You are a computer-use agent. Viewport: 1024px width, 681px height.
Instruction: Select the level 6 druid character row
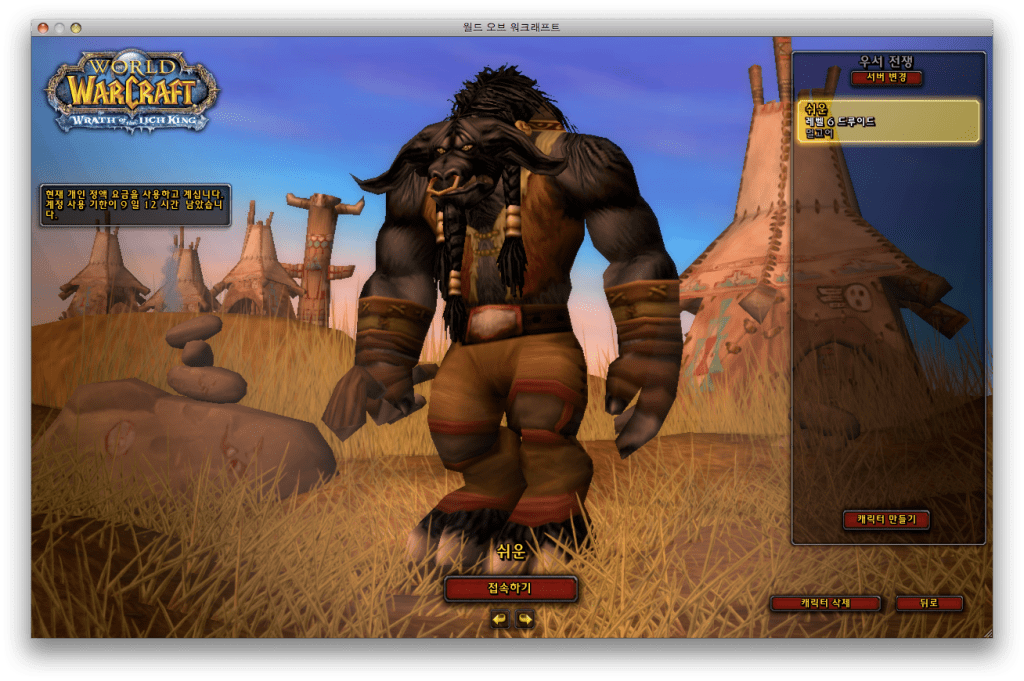[x=888, y=121]
